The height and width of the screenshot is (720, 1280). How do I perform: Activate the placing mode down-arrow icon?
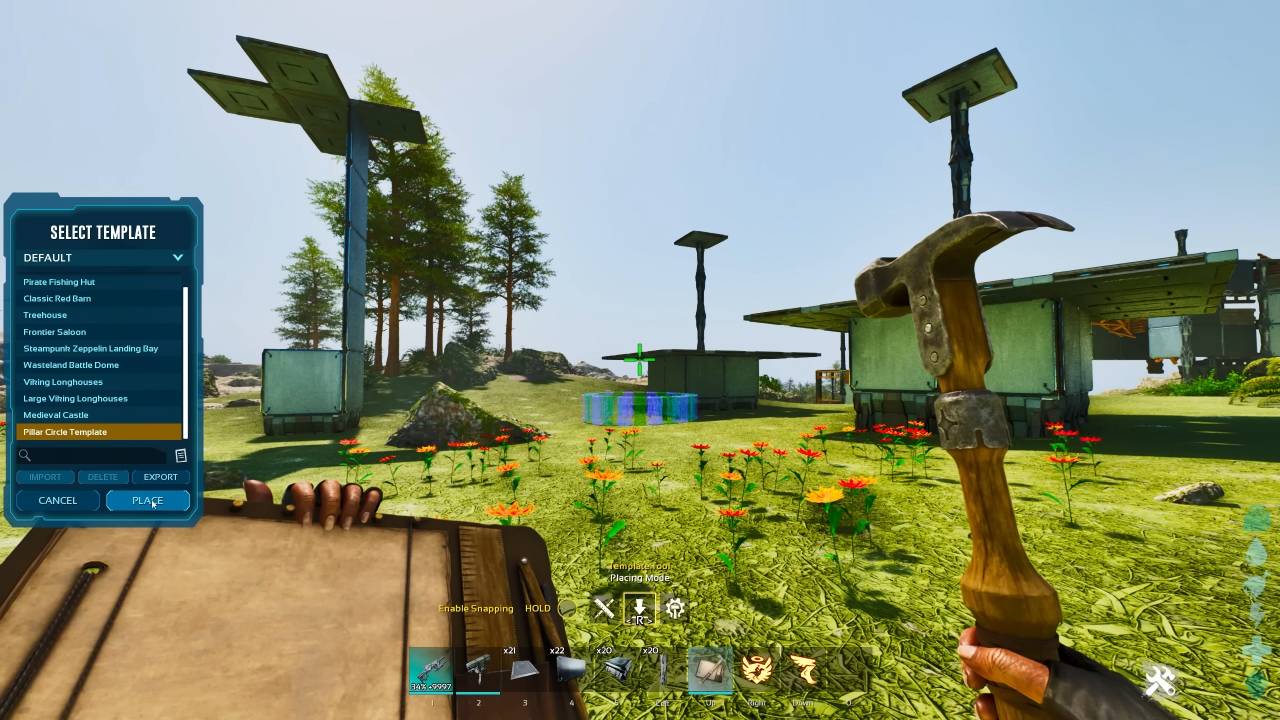coord(639,607)
